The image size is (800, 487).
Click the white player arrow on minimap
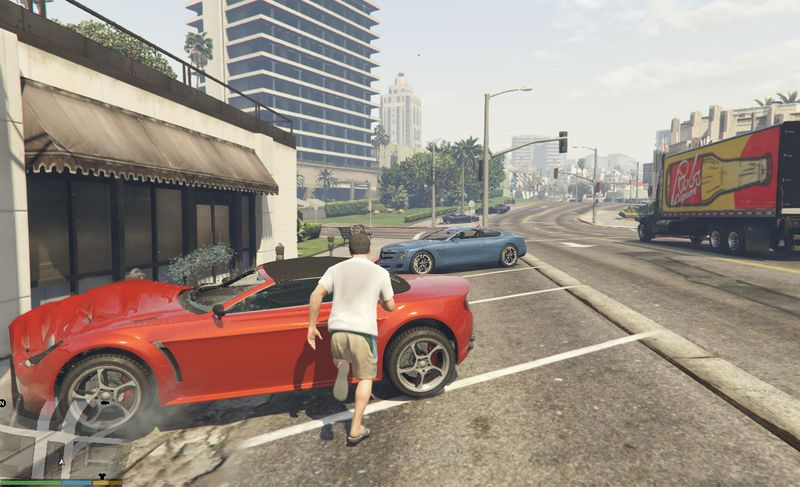point(61,462)
